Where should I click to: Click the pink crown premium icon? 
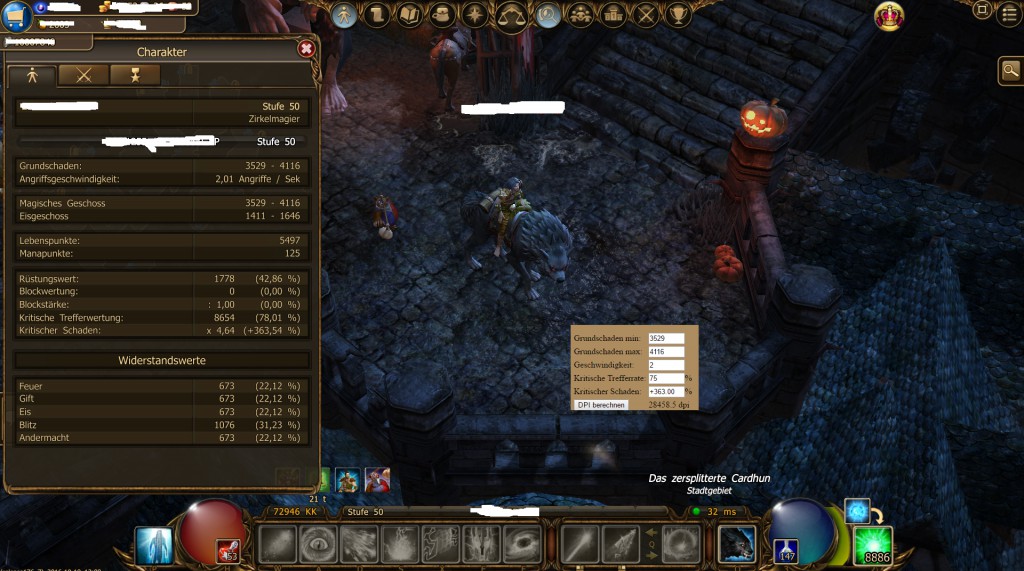tap(889, 16)
